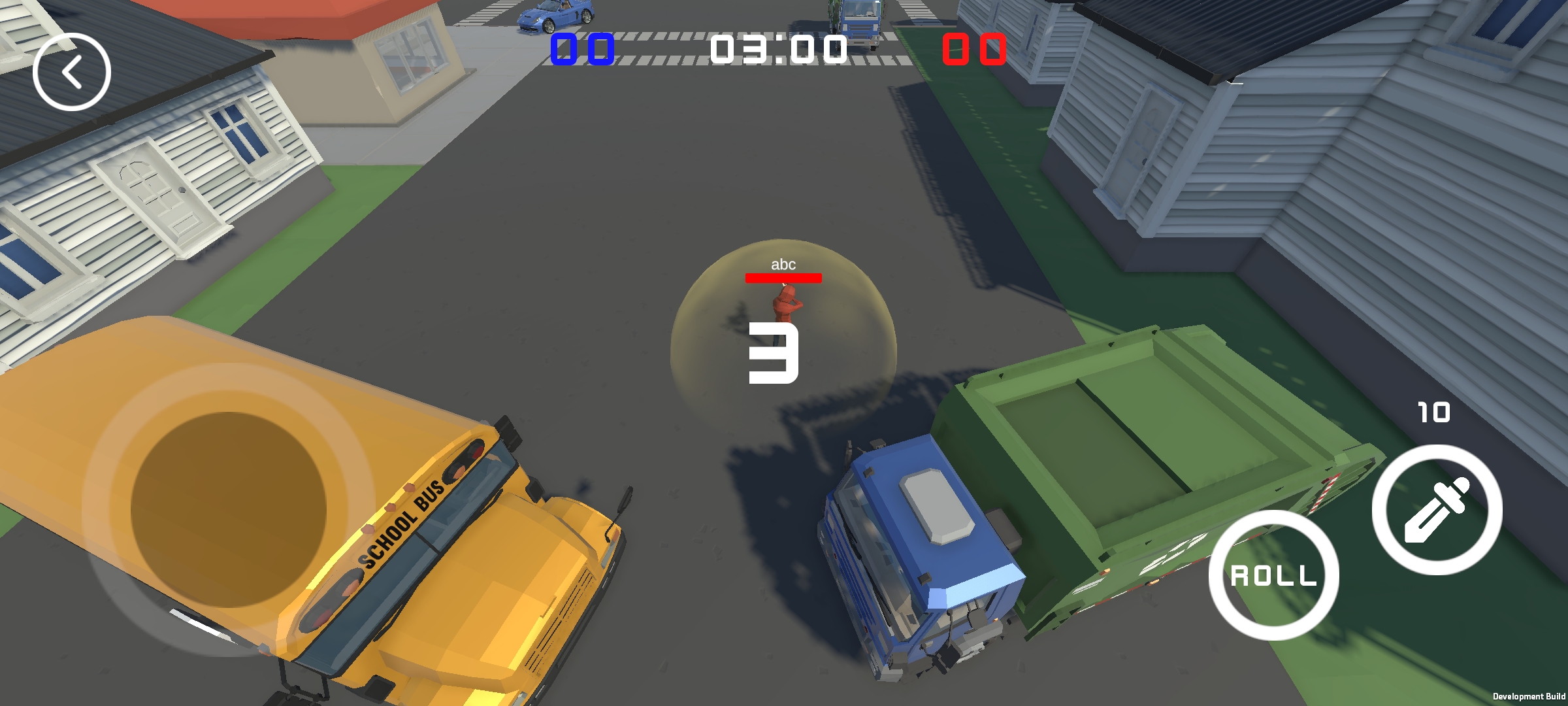
Task: Tap the ROLL action button
Action: click(x=1274, y=575)
